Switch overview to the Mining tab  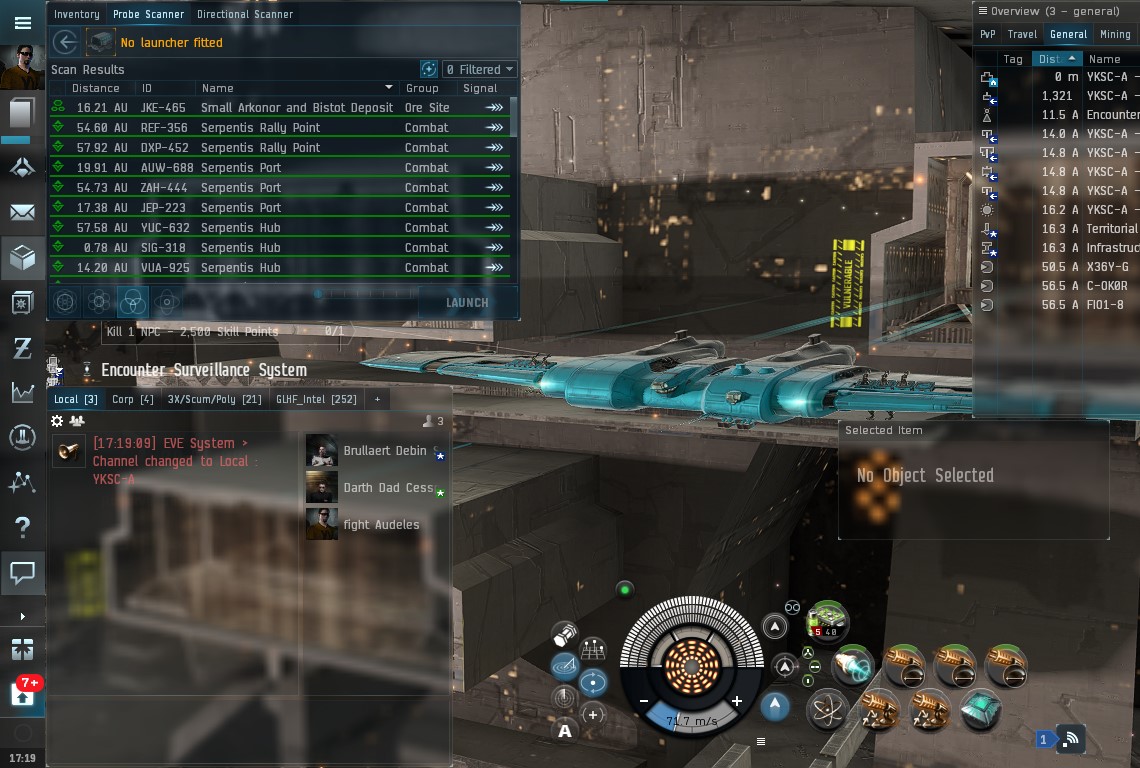click(1115, 34)
